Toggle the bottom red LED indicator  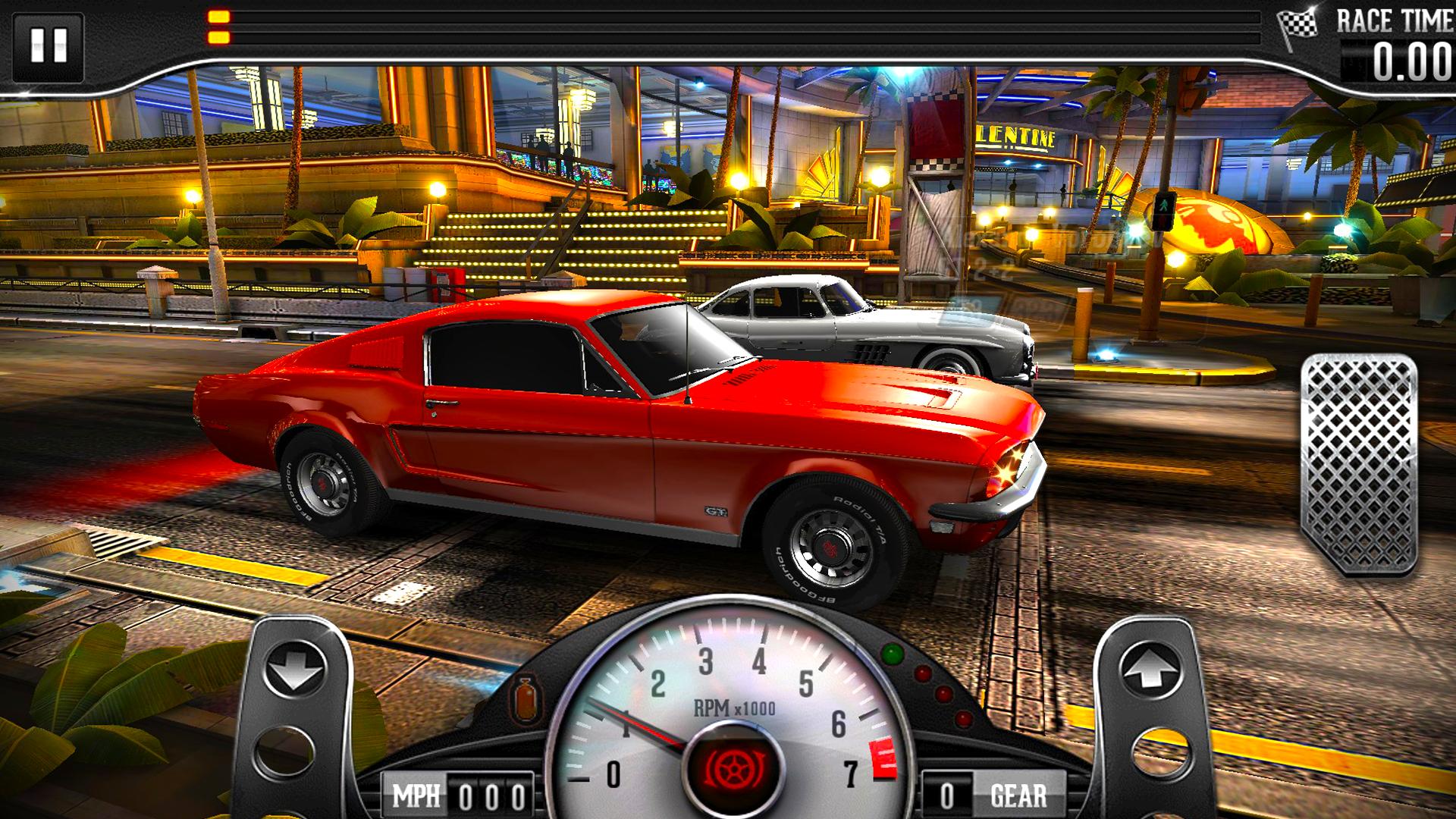[x=963, y=718]
